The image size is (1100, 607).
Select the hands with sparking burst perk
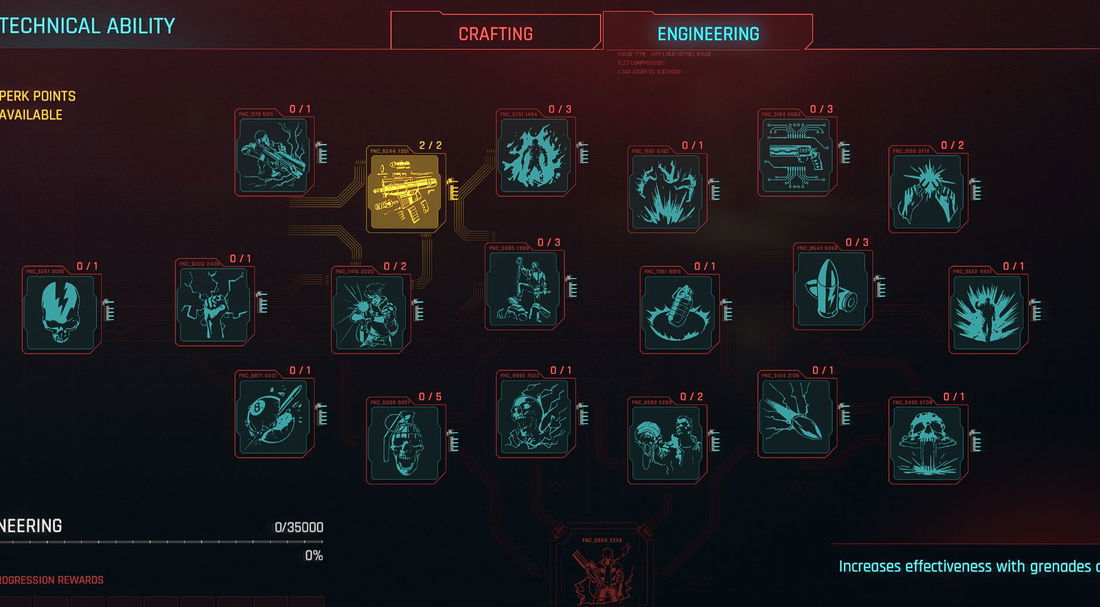929,192
